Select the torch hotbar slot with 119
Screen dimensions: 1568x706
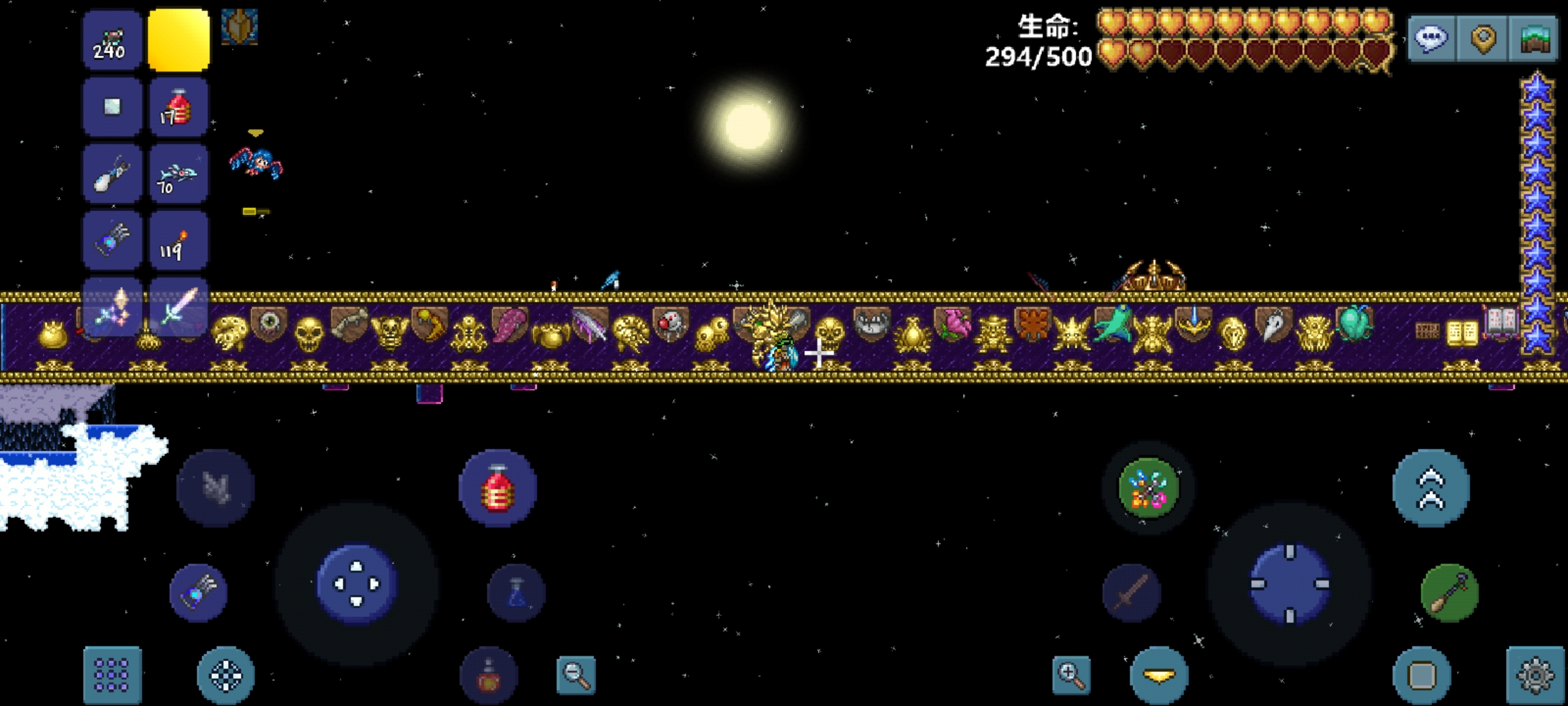pos(178,241)
